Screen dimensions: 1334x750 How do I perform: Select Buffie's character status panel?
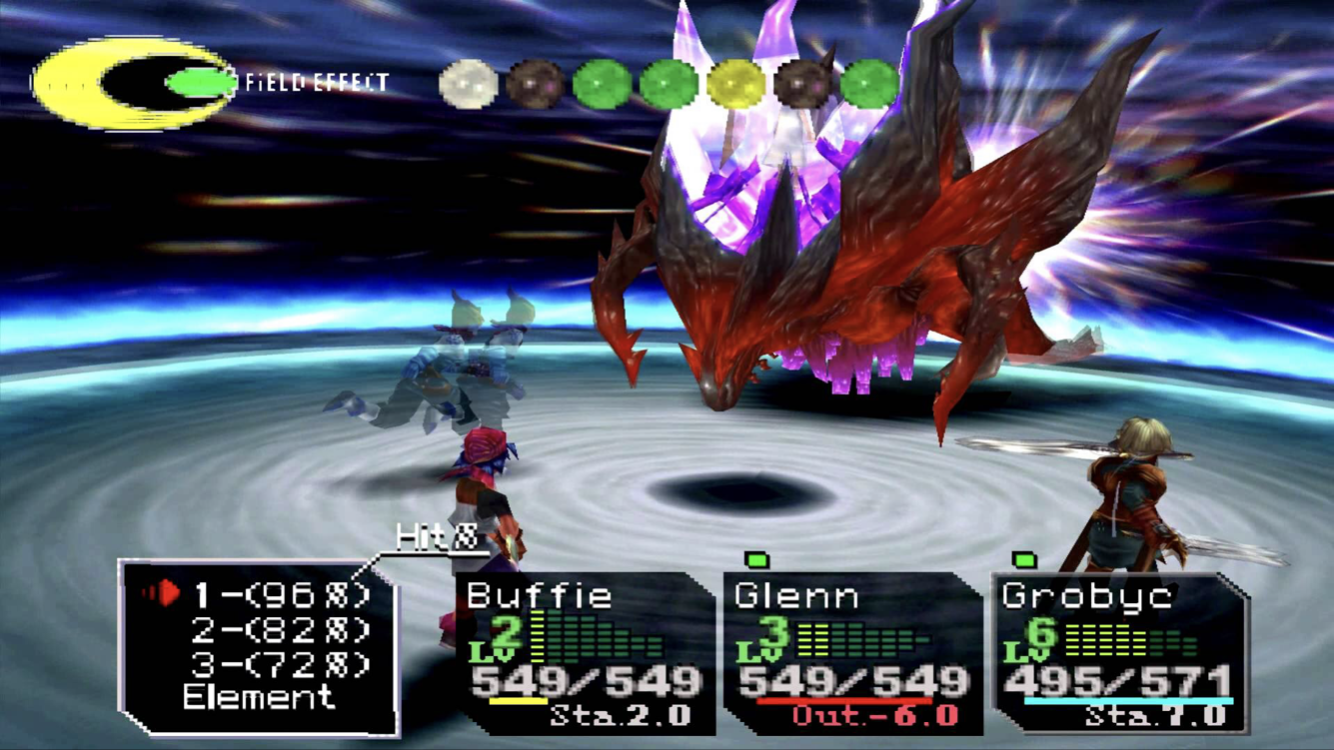click(585, 652)
